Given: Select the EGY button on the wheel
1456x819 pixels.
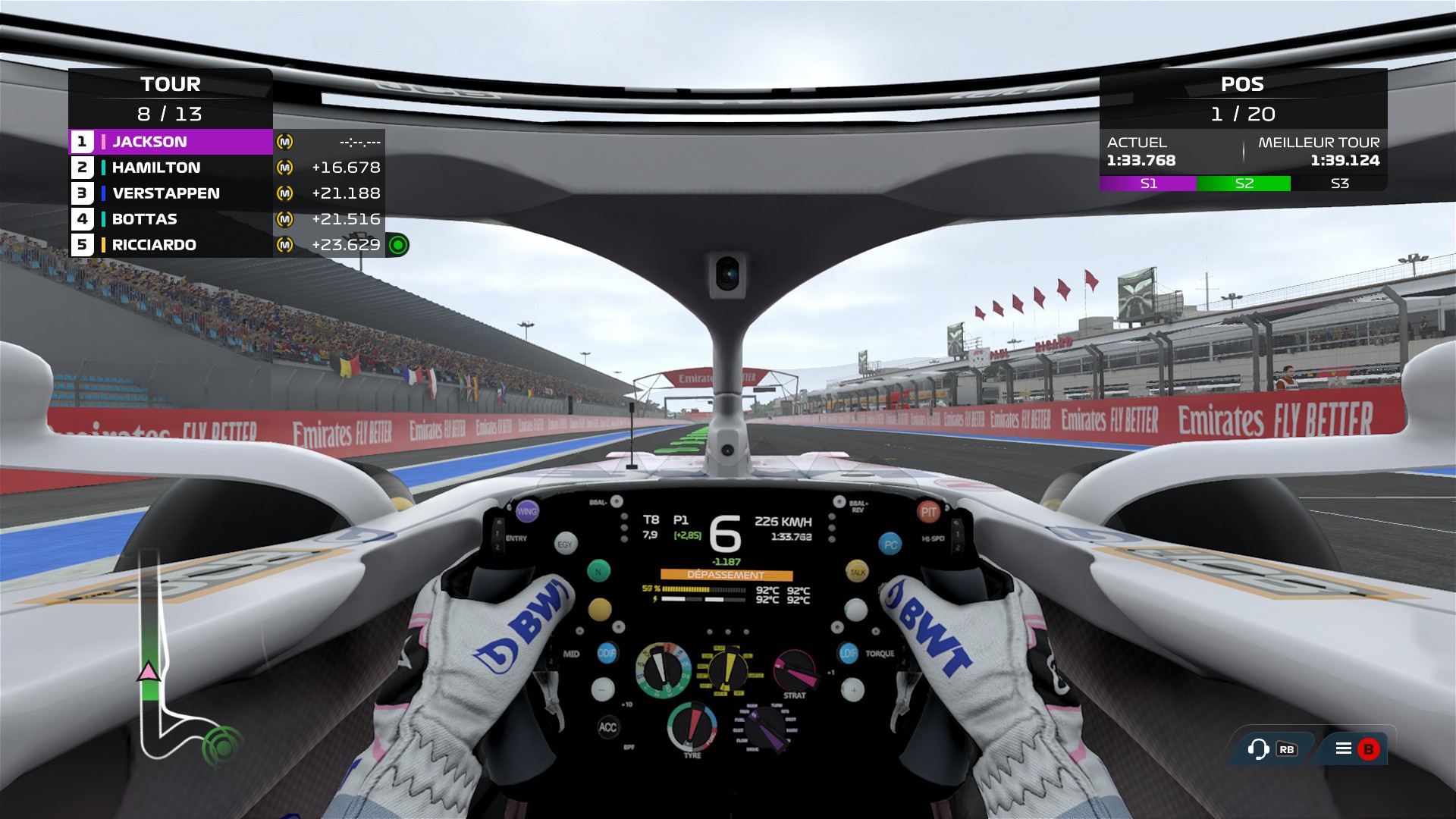Looking at the screenshot, I should (566, 544).
